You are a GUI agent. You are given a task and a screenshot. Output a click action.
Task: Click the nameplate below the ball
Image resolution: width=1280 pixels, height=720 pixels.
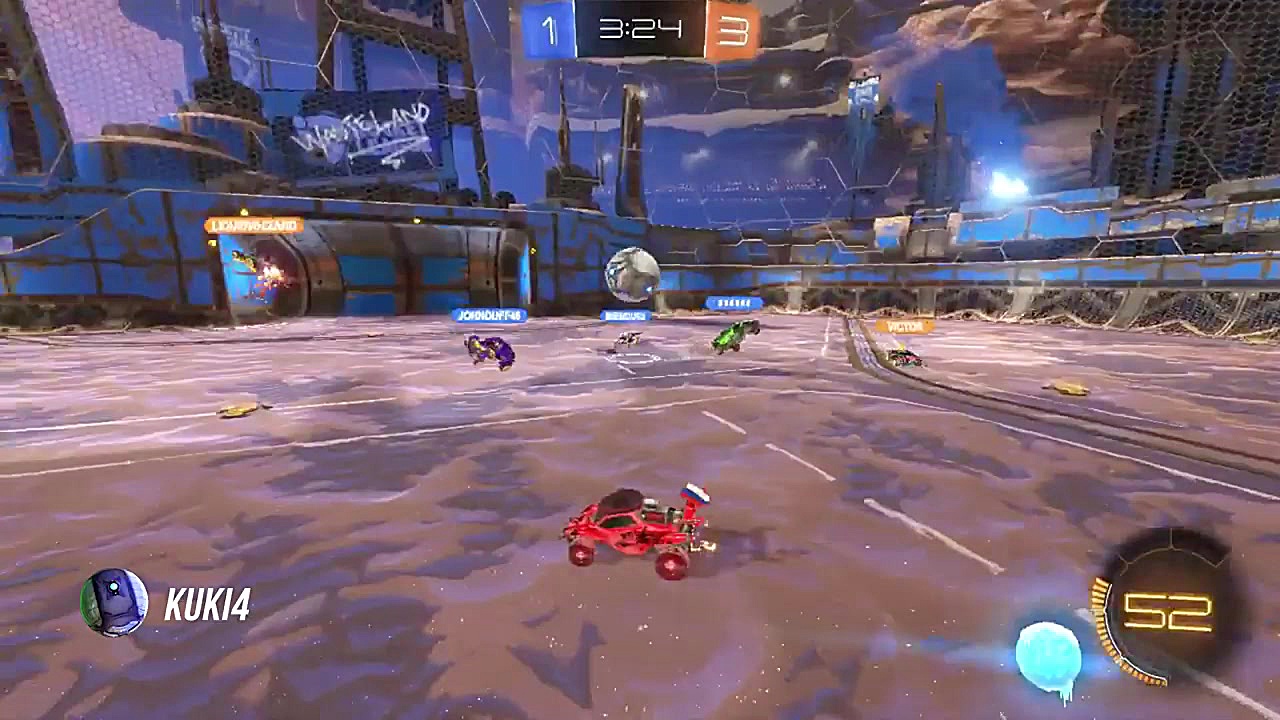tap(630, 315)
